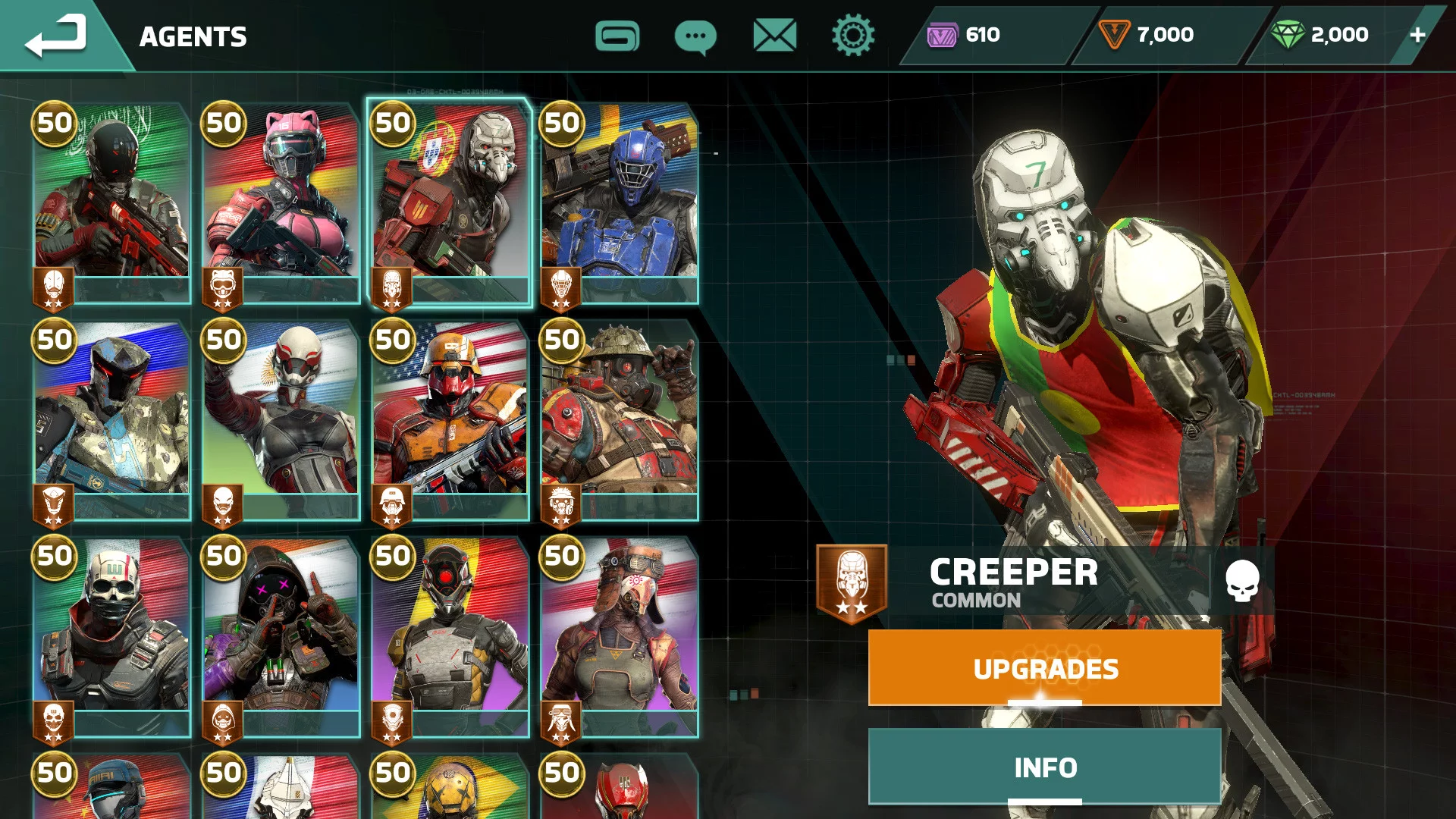Click the white skull icon beside Creeper
This screenshot has height=819, width=1456.
(1242, 581)
